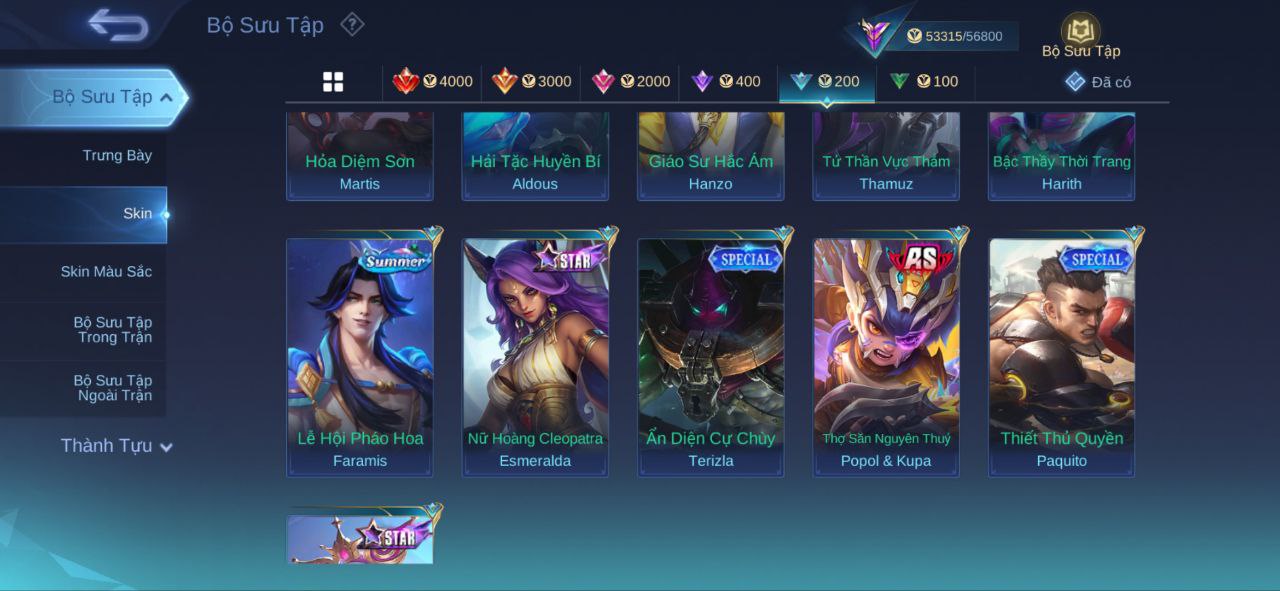The height and width of the screenshot is (591, 1280).
Task: Collapse the Bộ Sưu Tập sidebar section
Action: tap(166, 97)
